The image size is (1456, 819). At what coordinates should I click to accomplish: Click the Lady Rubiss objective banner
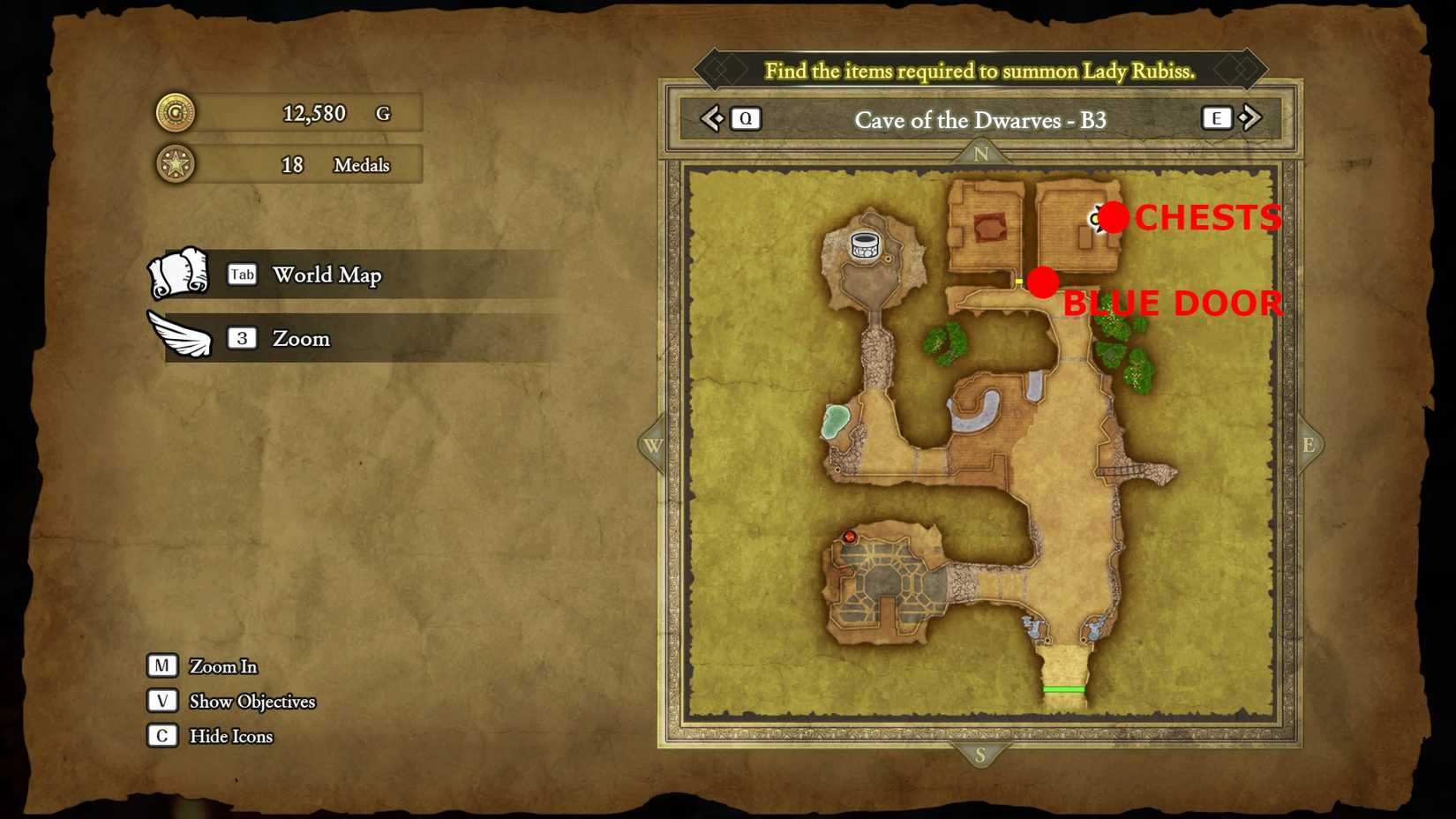pyautogui.click(x=981, y=71)
